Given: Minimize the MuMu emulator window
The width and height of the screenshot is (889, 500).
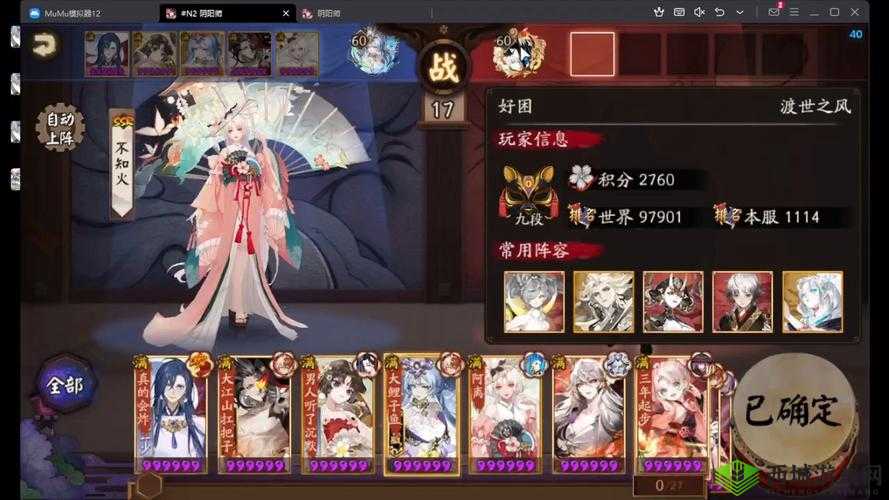Looking at the screenshot, I should tap(813, 12).
